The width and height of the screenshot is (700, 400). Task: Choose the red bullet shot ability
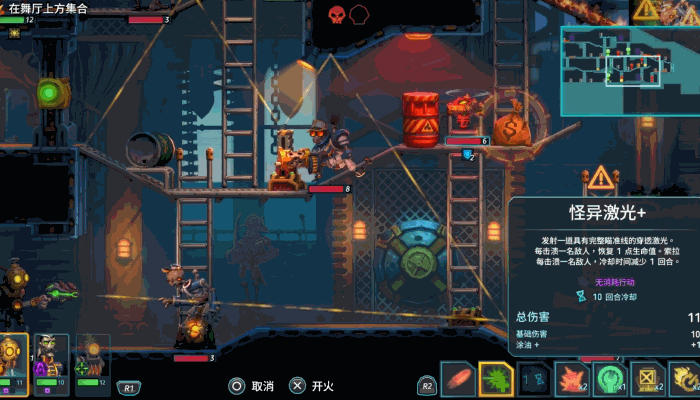(x=457, y=379)
